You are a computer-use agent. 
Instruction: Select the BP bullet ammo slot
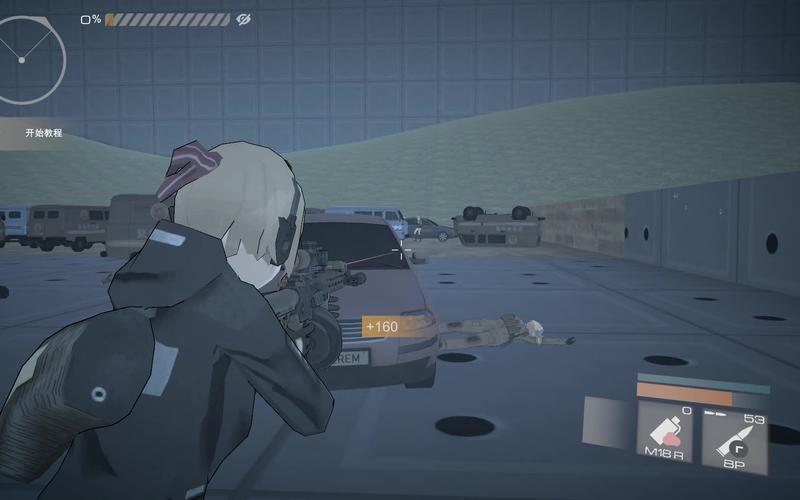click(733, 434)
